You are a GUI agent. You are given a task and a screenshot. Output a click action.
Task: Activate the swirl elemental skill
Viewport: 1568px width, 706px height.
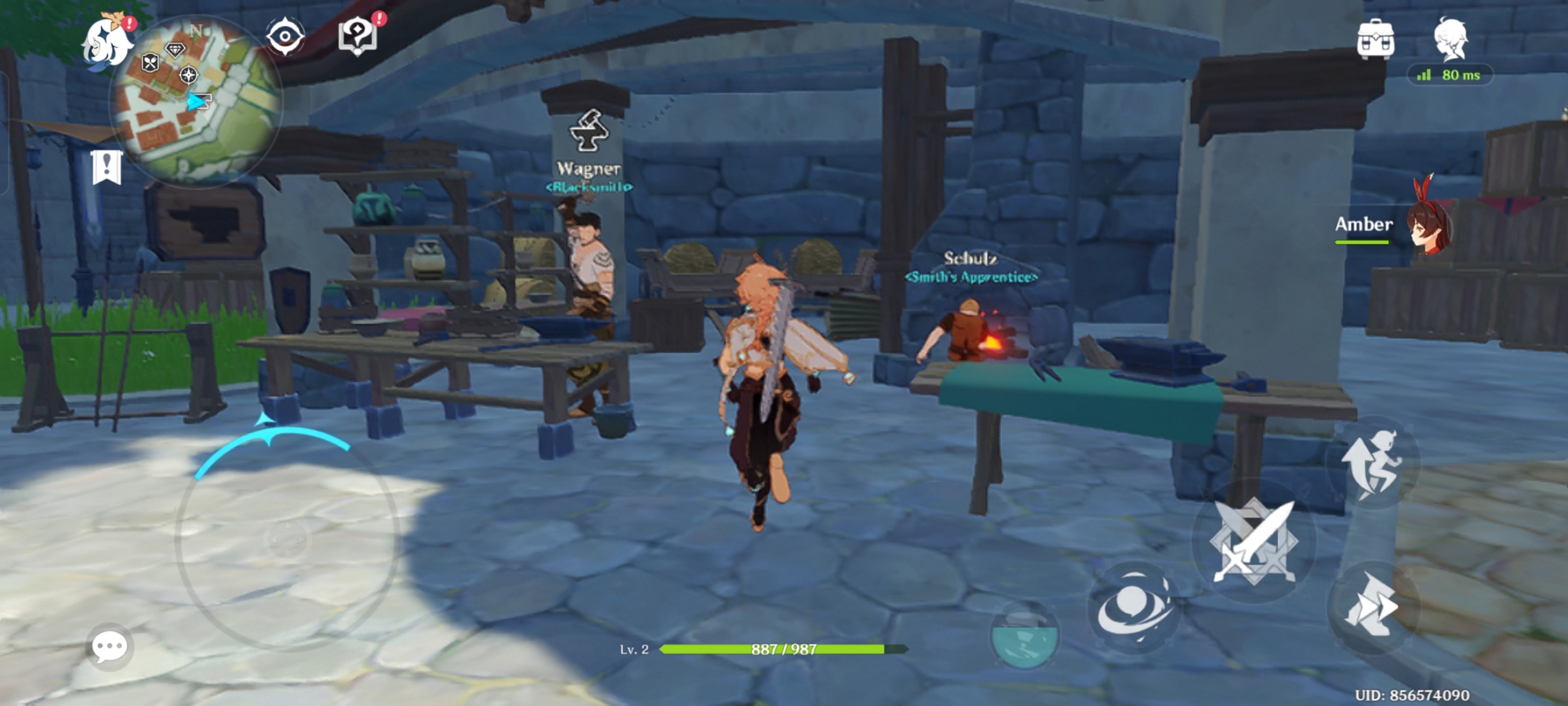point(1134,608)
